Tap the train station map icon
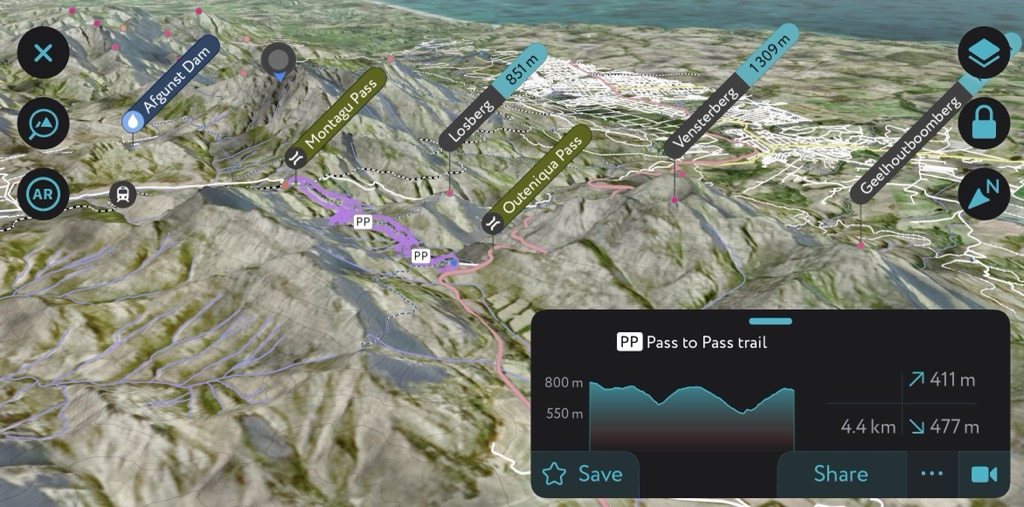Viewport: 1024px width, 507px height. pyautogui.click(x=123, y=194)
